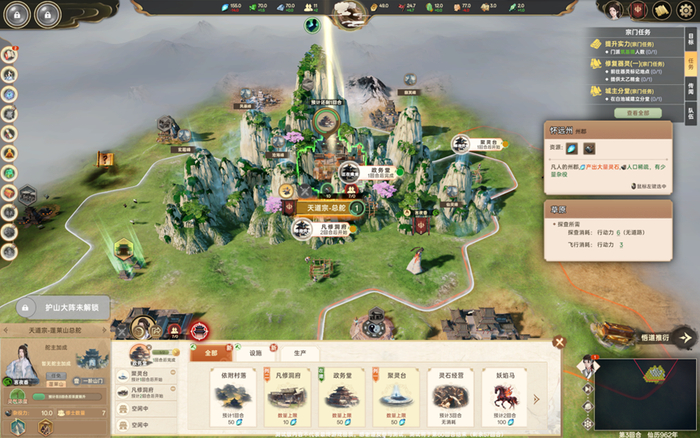Select the 生产 production tab

click(x=299, y=353)
